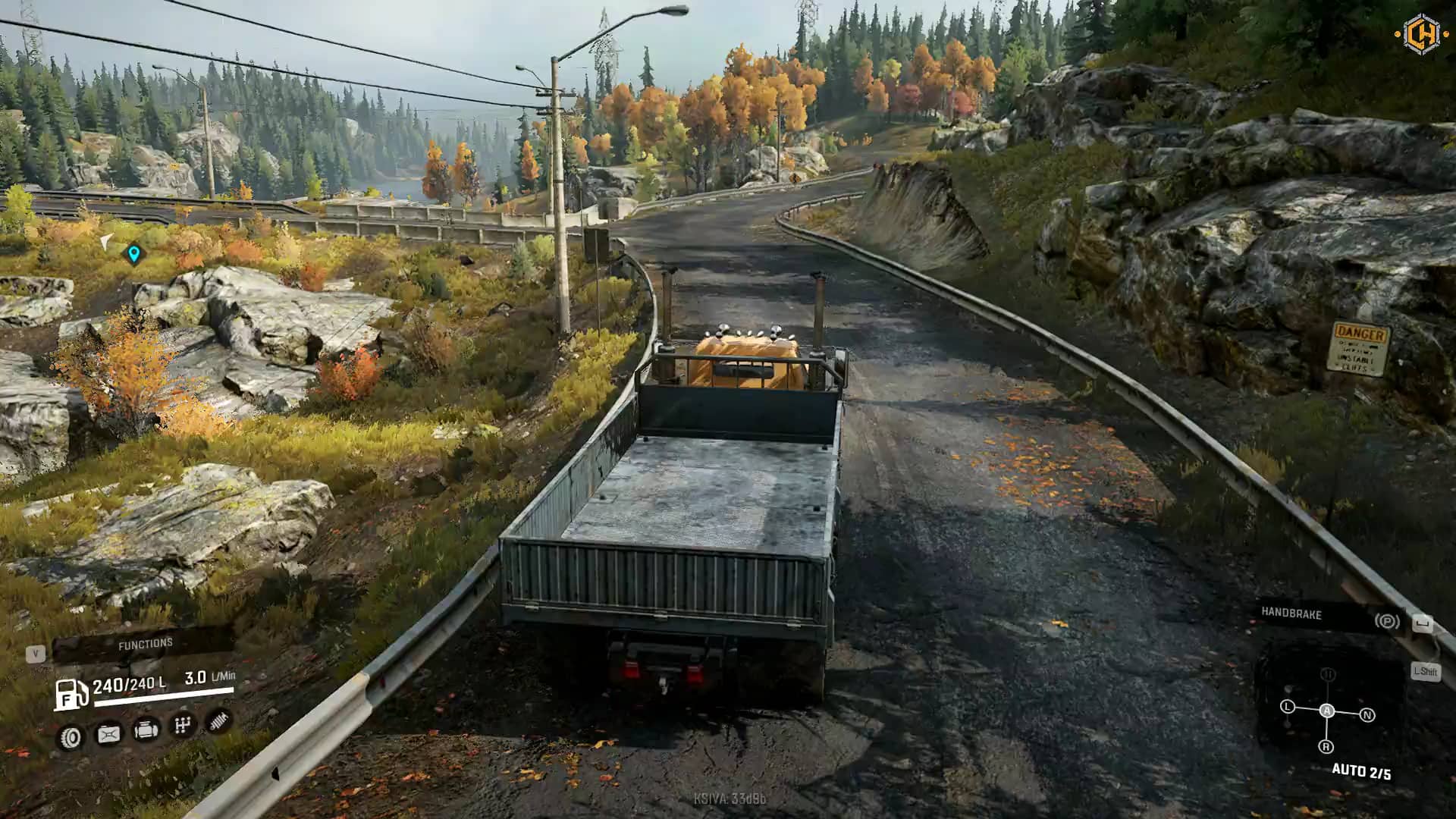Open the Functions panel
Image resolution: width=1456 pixels, height=819 pixels.
tap(144, 645)
